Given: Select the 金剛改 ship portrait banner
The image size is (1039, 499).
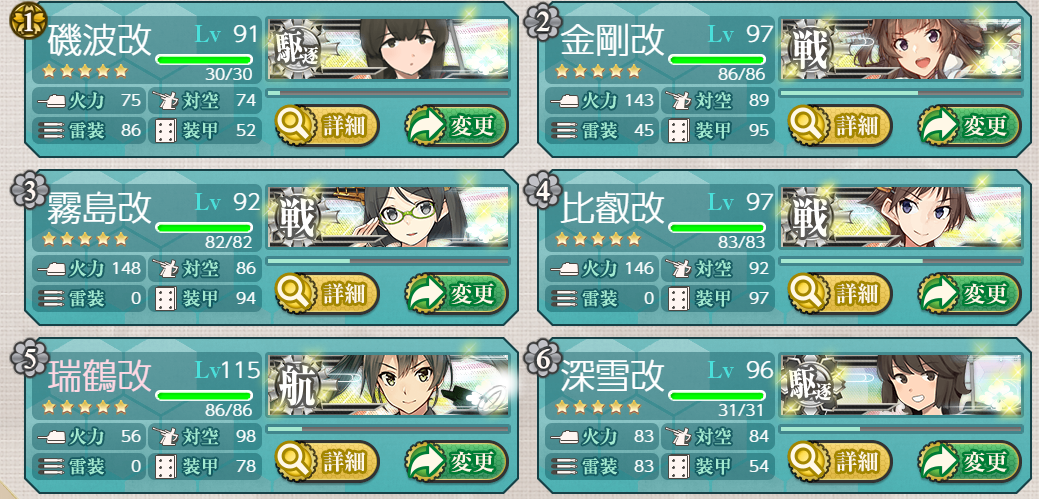Looking at the screenshot, I should pyautogui.click(x=902, y=50).
